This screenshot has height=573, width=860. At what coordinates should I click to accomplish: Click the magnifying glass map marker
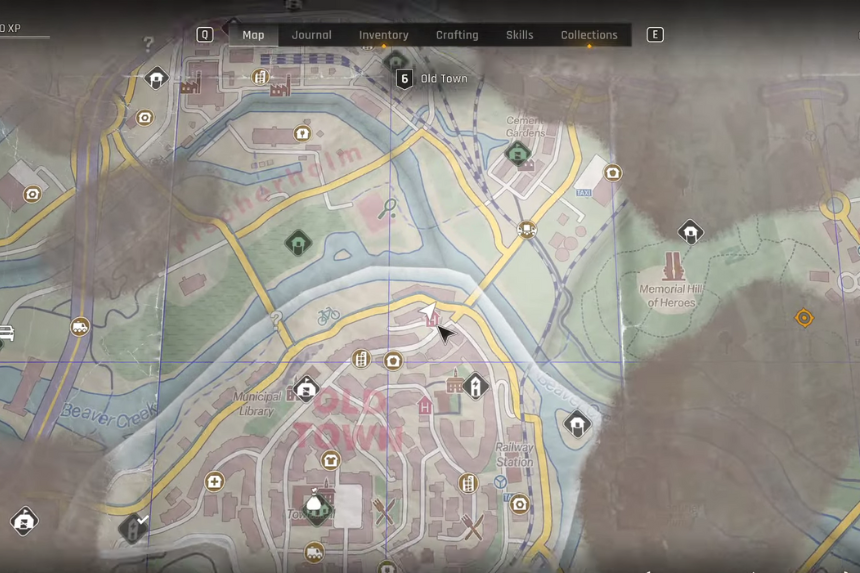pos(387,208)
